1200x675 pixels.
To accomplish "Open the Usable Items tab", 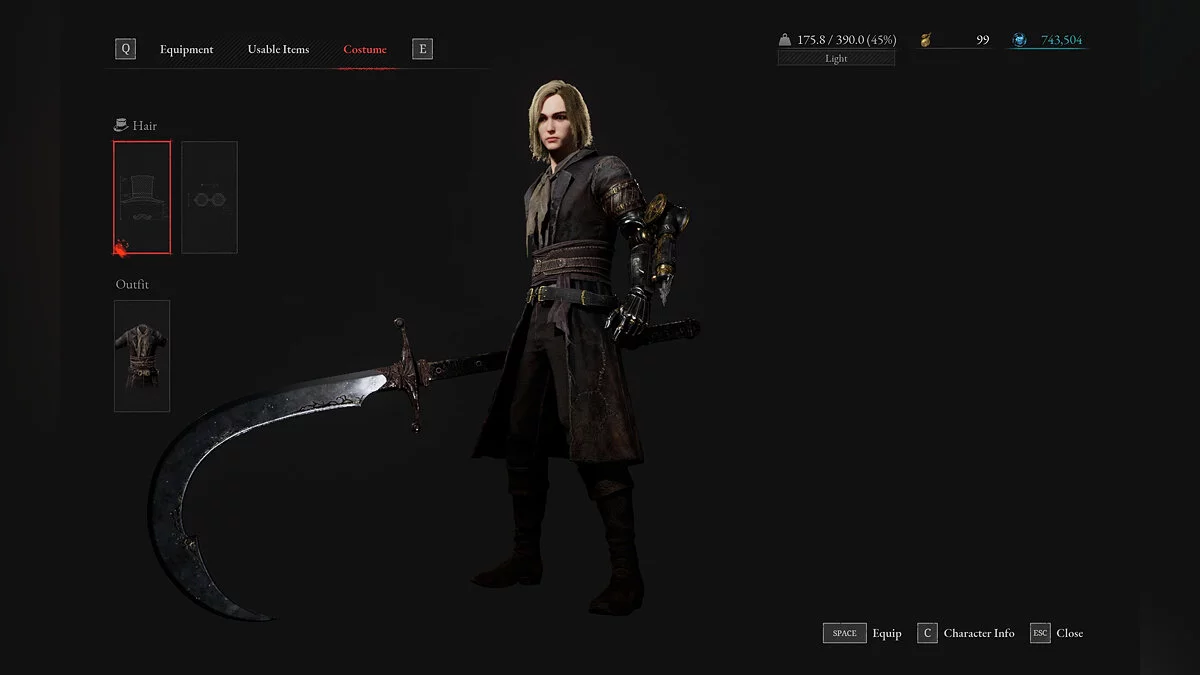I will tap(278, 49).
